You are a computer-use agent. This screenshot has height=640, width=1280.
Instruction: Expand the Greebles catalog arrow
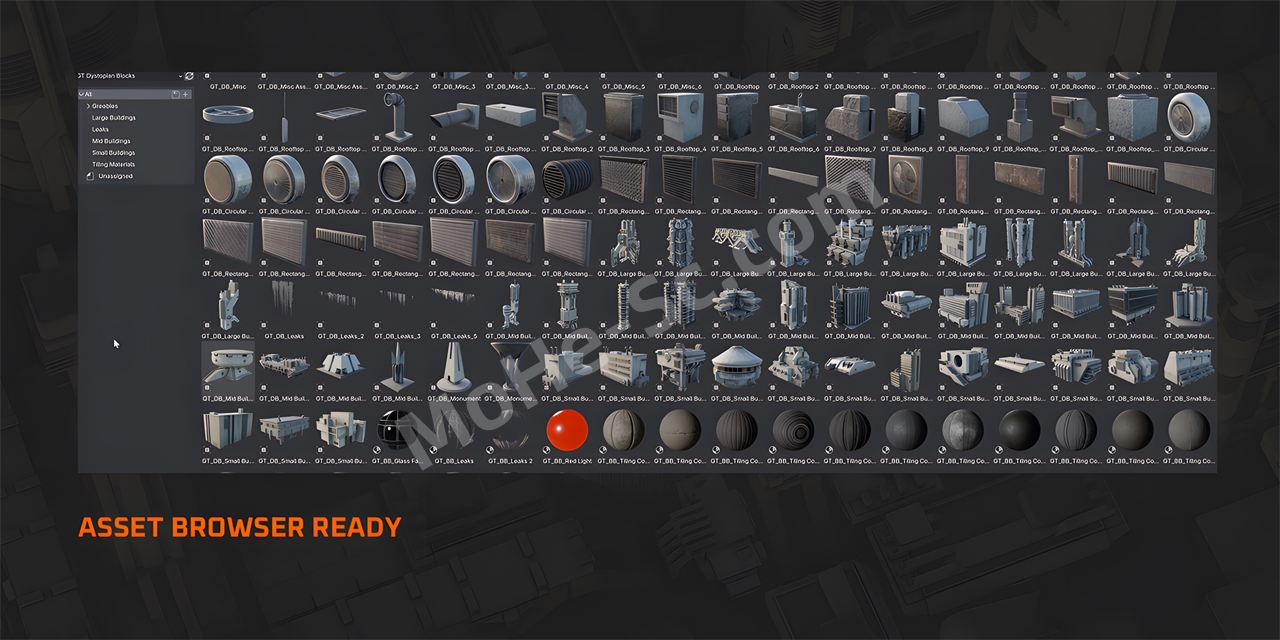(88, 106)
